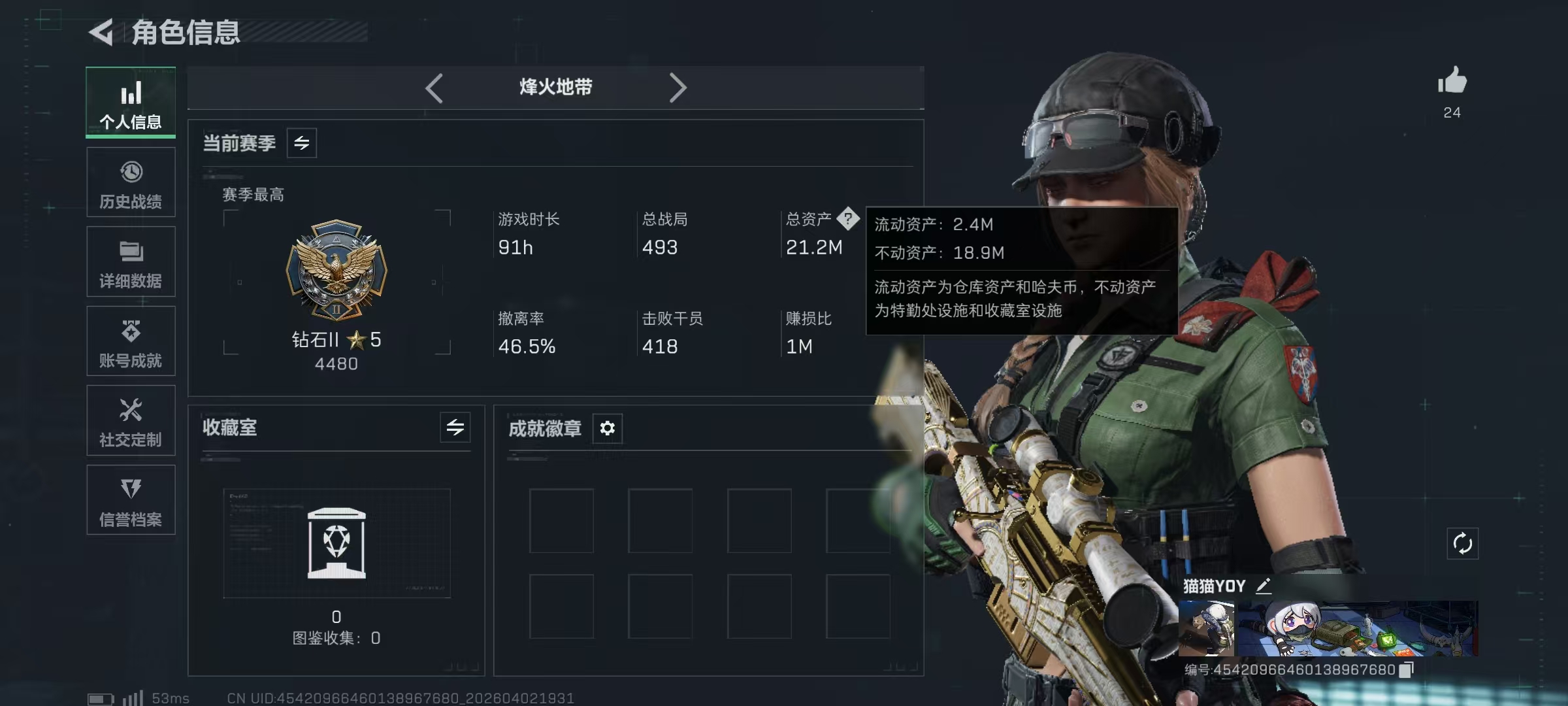Open the 个人信息 panel icon

pos(131,101)
